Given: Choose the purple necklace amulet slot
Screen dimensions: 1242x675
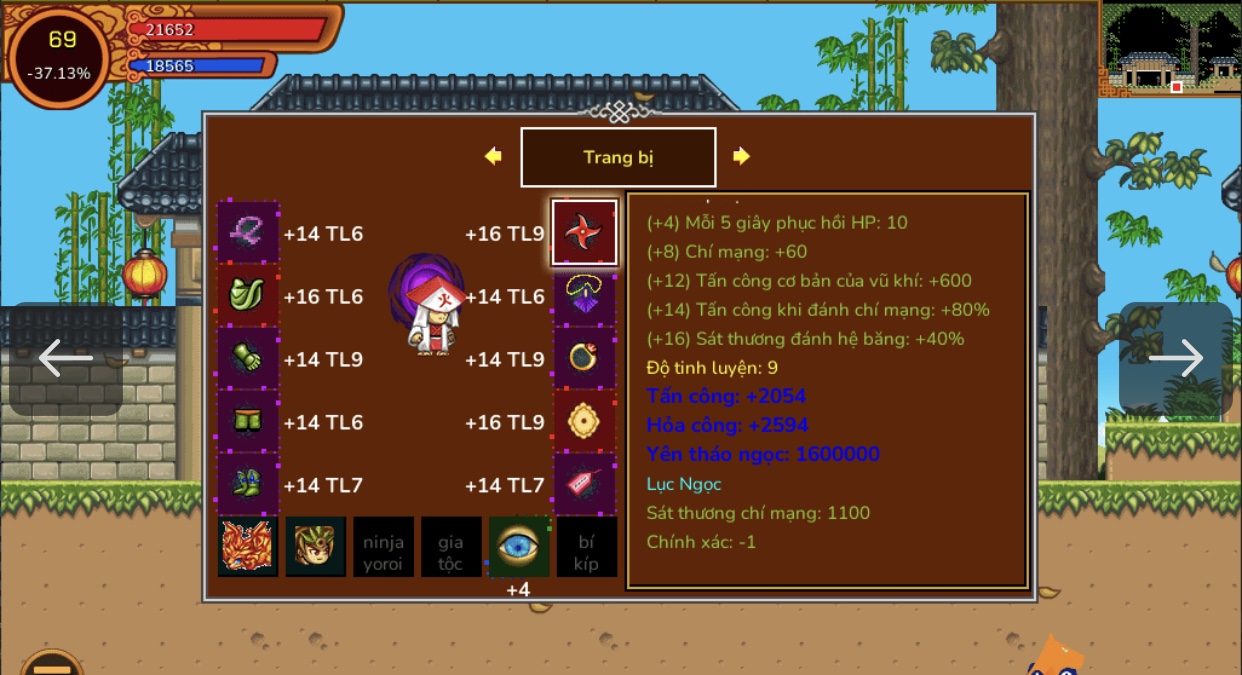Looking at the screenshot, I should click(584, 296).
